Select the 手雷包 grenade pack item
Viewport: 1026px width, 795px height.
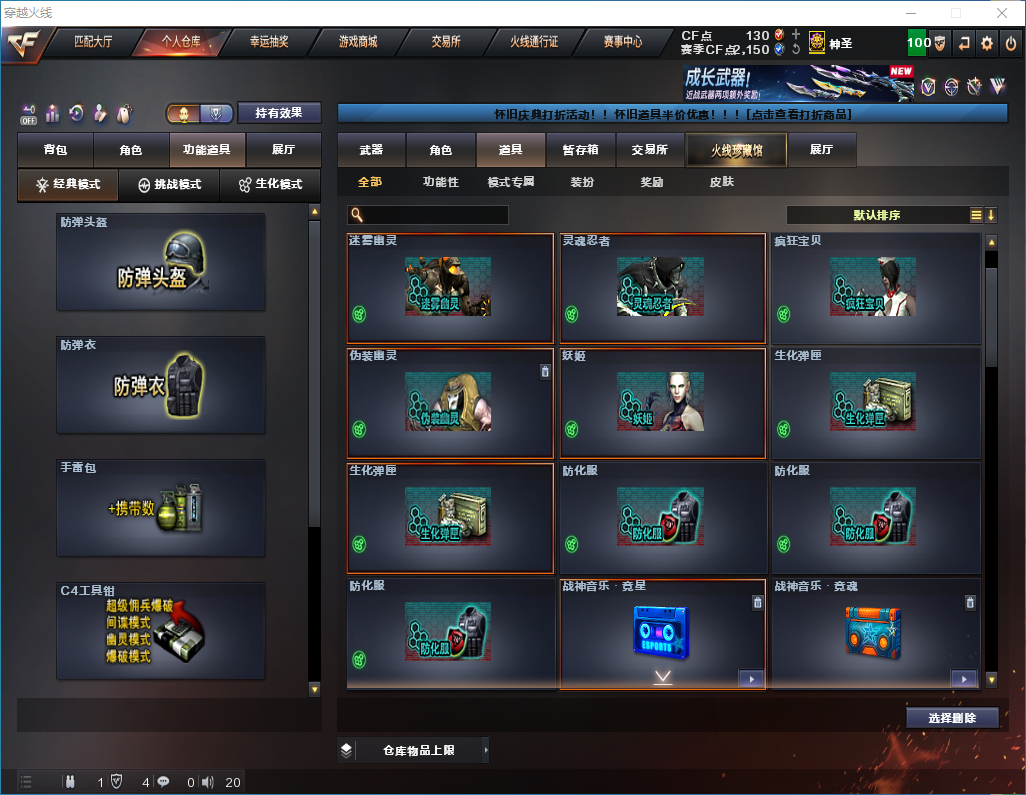click(x=161, y=508)
